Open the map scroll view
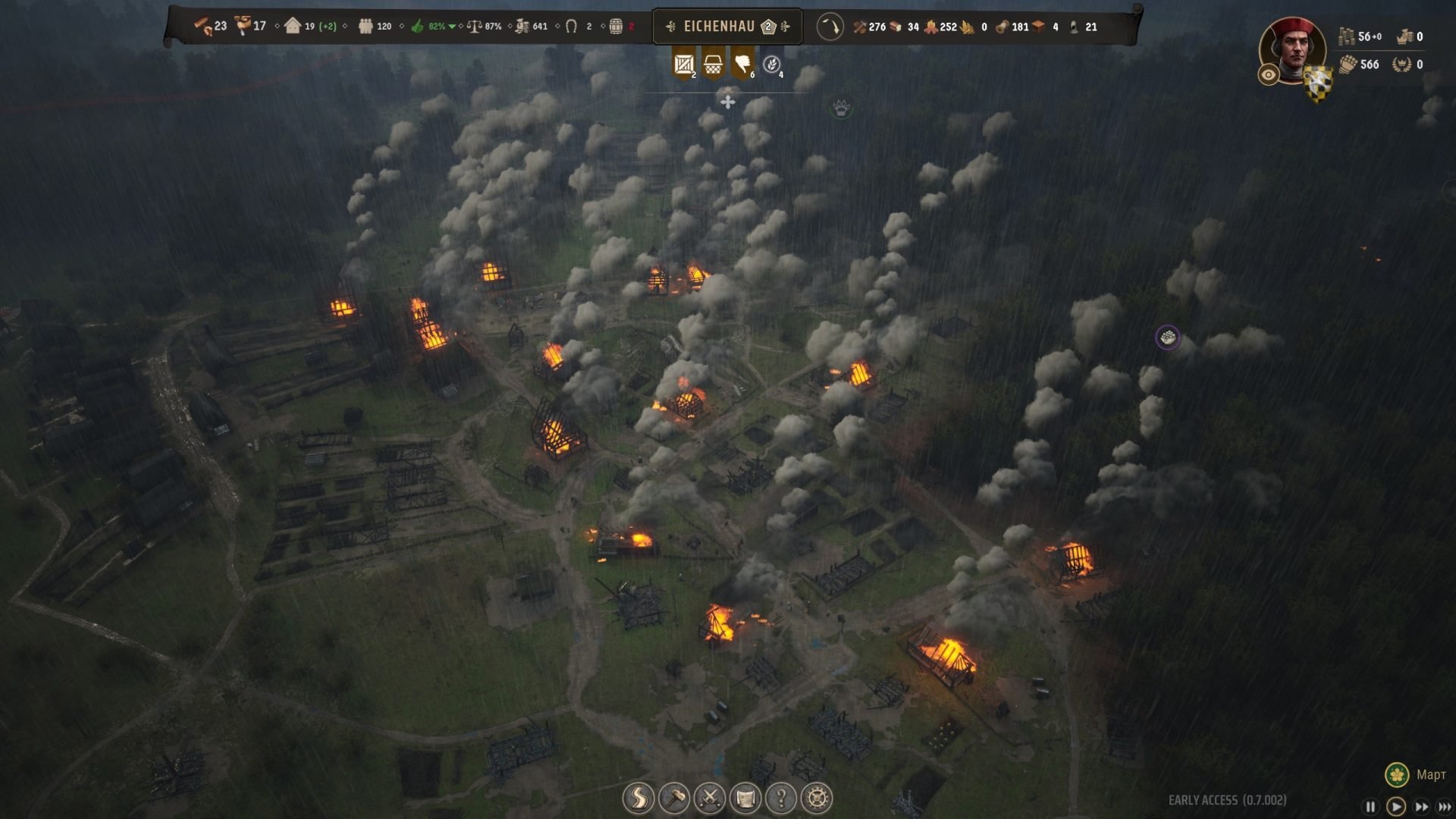The width and height of the screenshot is (1456, 819). 745,798
